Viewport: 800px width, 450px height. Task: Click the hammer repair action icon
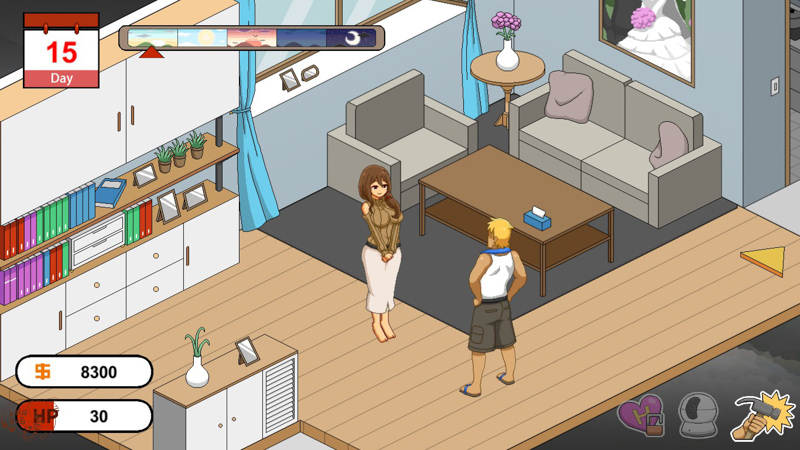click(x=762, y=415)
